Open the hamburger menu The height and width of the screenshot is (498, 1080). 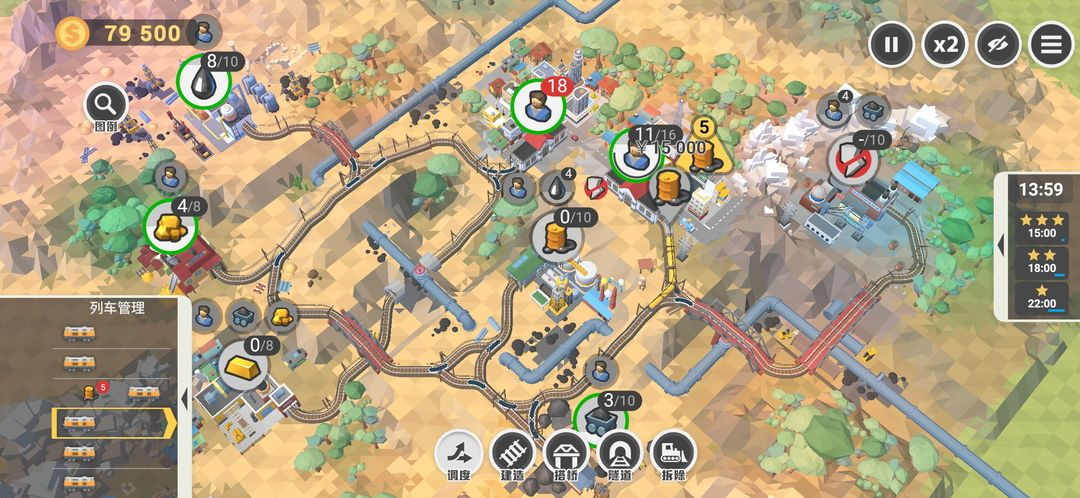coord(1052,44)
